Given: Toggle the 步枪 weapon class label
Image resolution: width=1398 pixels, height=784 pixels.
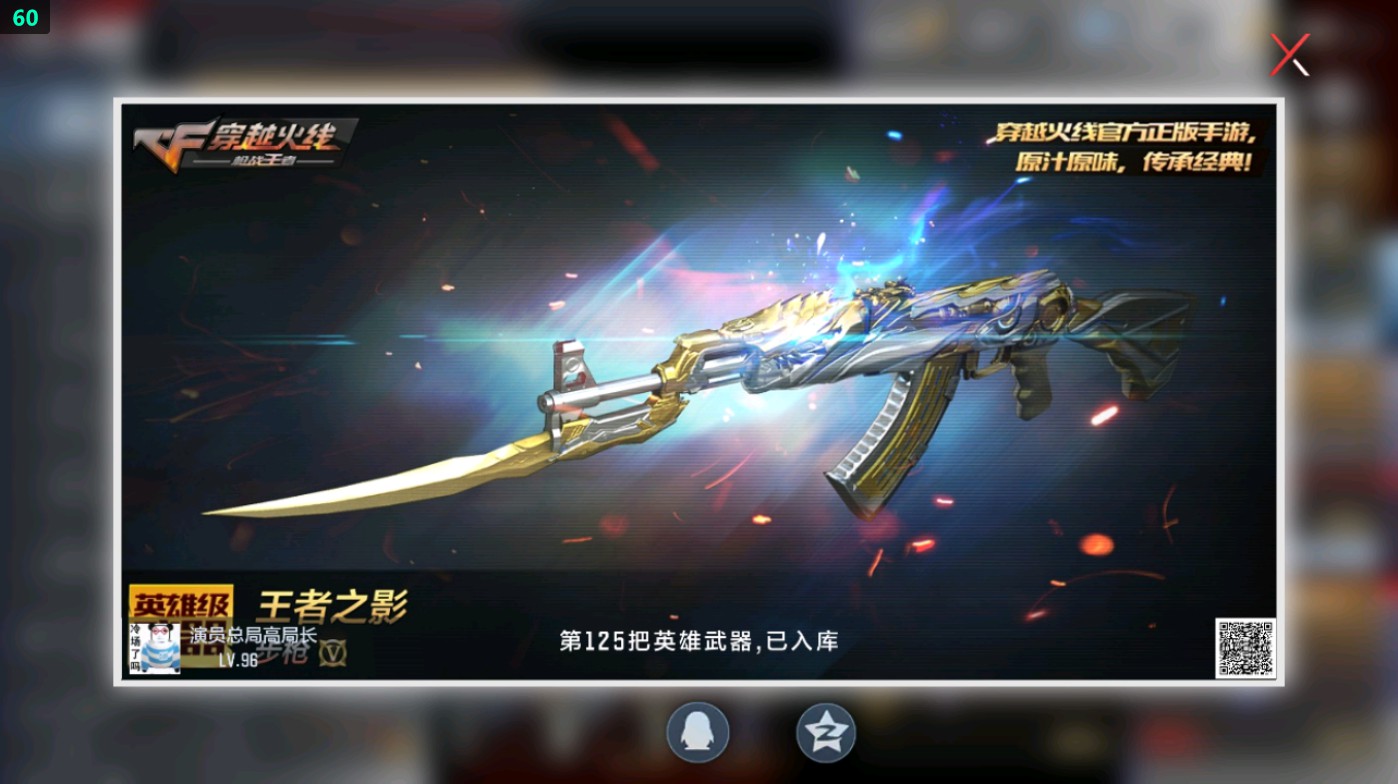Looking at the screenshot, I should [x=282, y=656].
